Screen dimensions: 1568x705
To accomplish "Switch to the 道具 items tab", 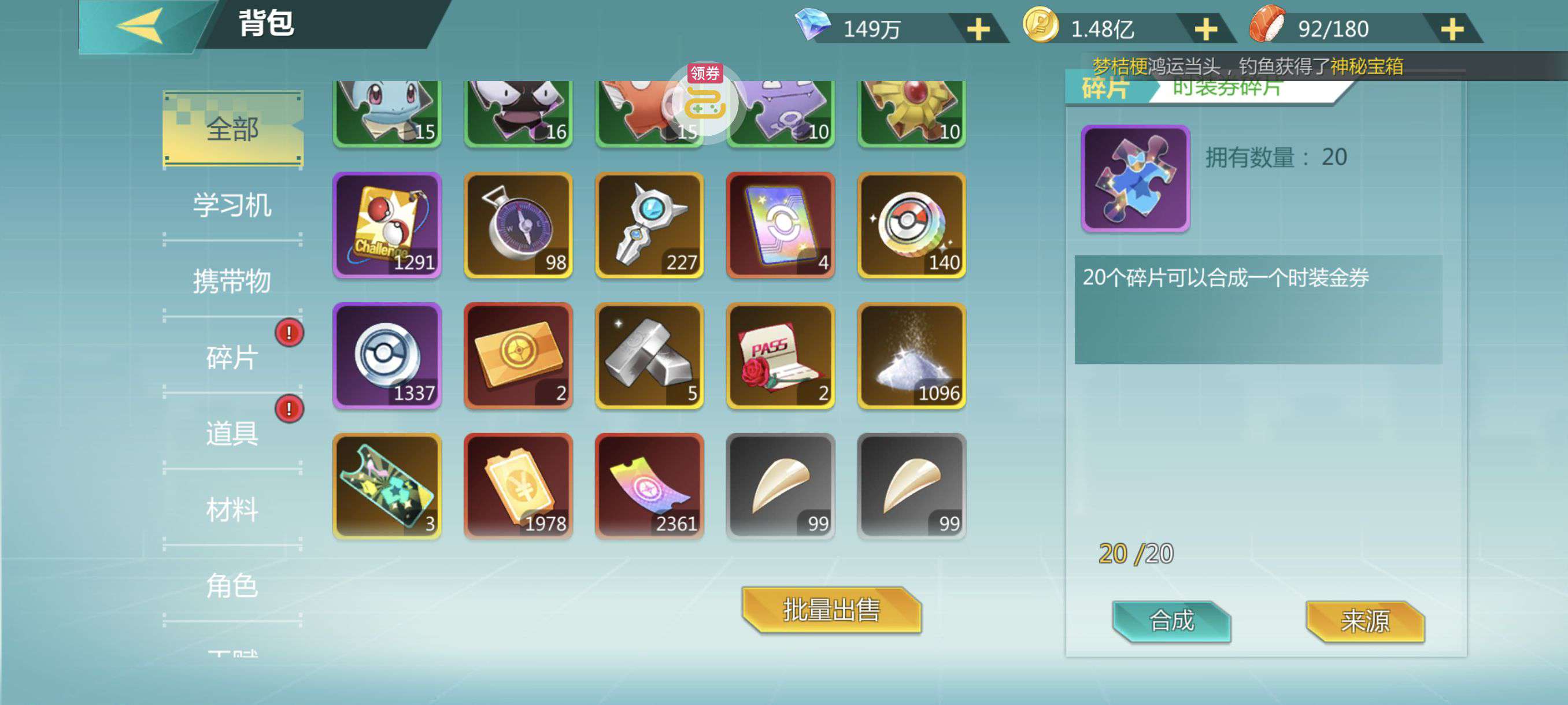I will (232, 433).
